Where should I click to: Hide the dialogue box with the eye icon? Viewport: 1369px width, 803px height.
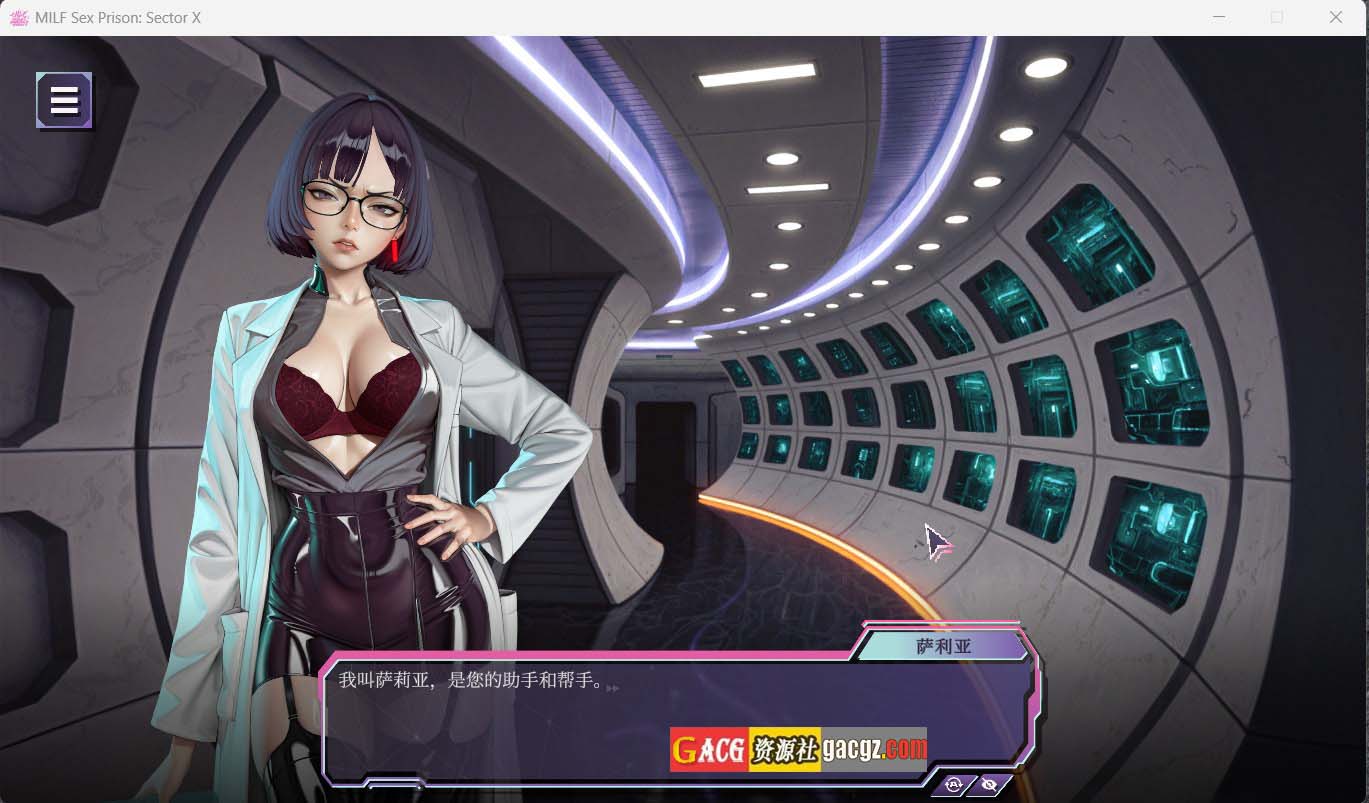coord(989,785)
